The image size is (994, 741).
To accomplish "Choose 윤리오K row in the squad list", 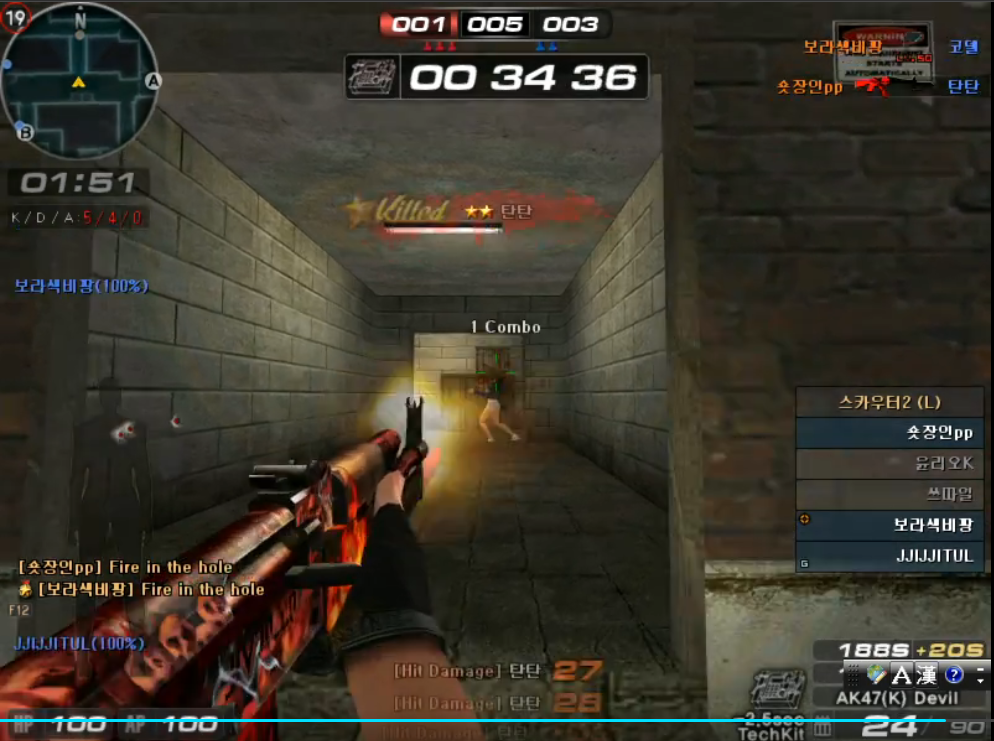I will click(890, 464).
